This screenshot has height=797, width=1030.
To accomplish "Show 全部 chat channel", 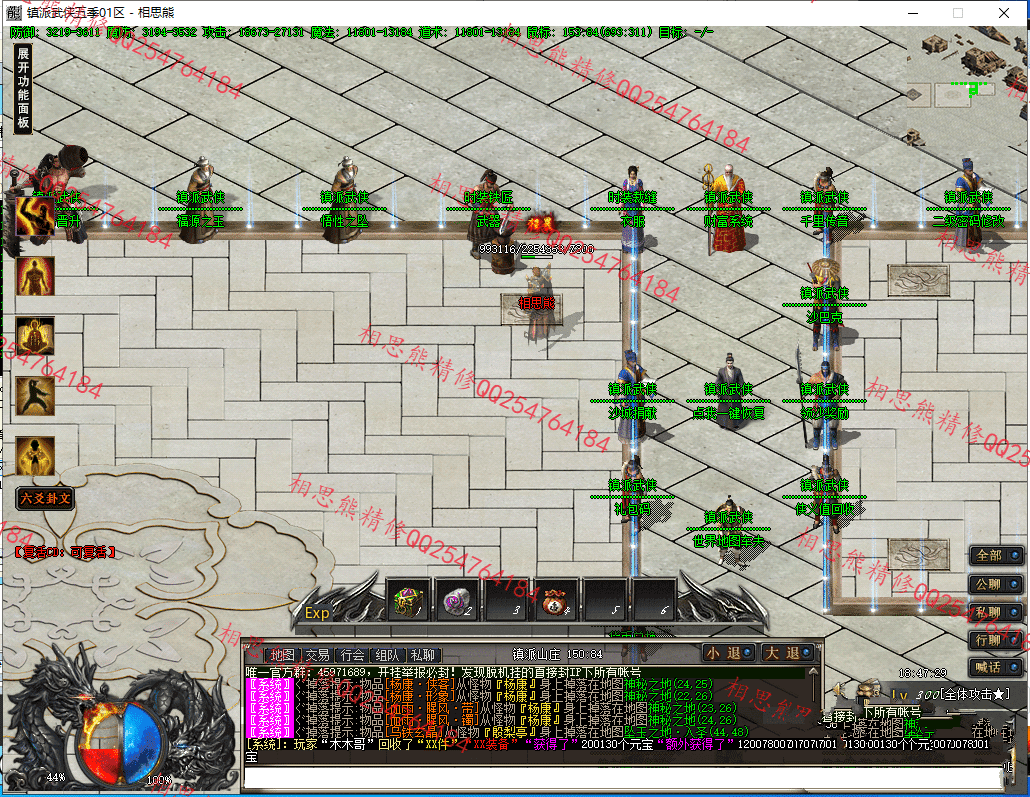I will pos(995,555).
